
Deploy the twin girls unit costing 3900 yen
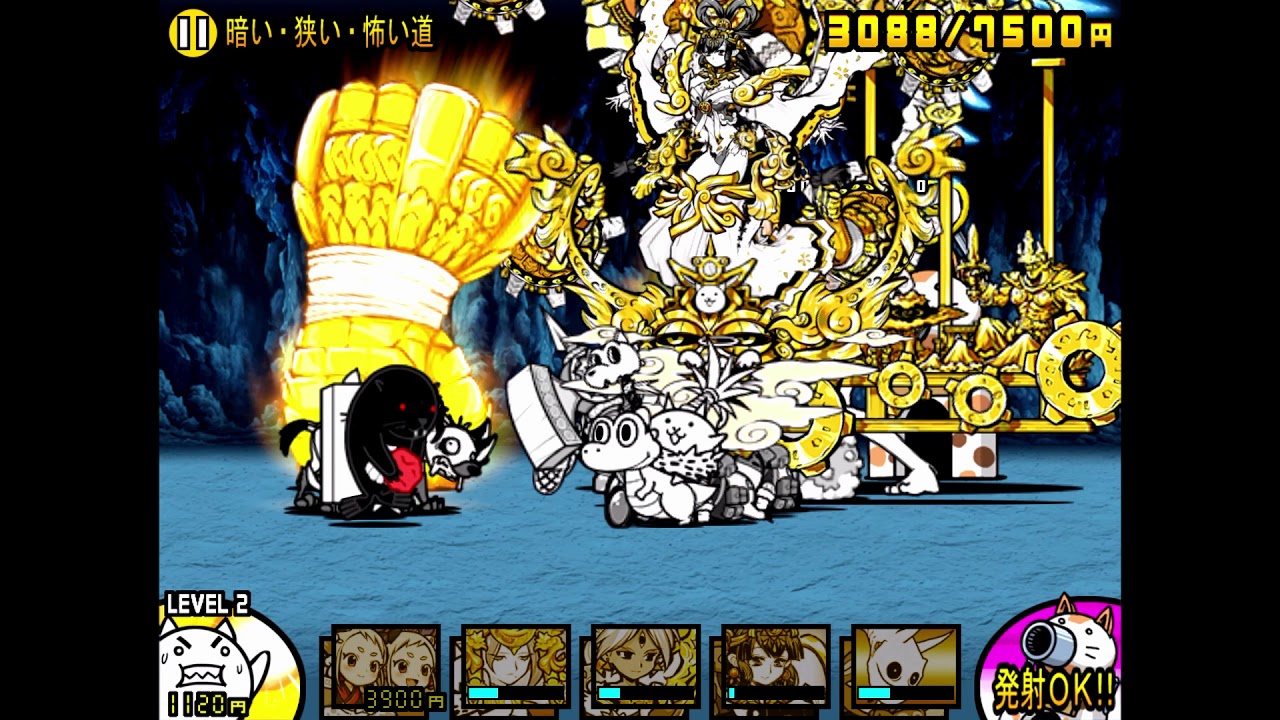tap(386, 665)
